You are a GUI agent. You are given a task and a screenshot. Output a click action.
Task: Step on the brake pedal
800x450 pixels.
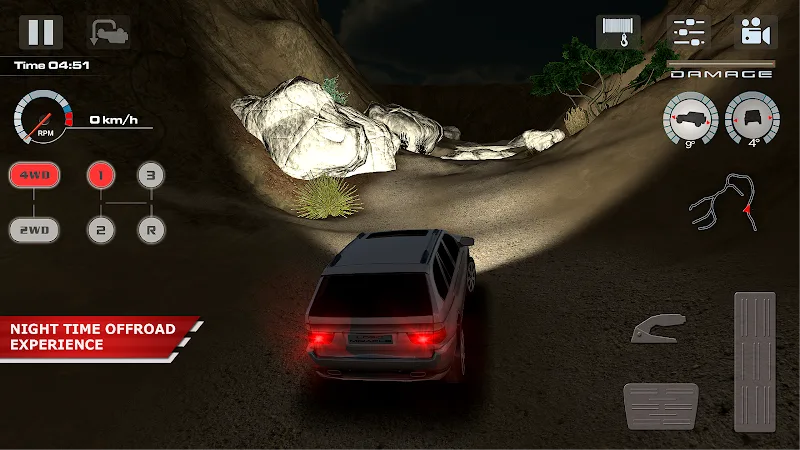[x=663, y=405]
